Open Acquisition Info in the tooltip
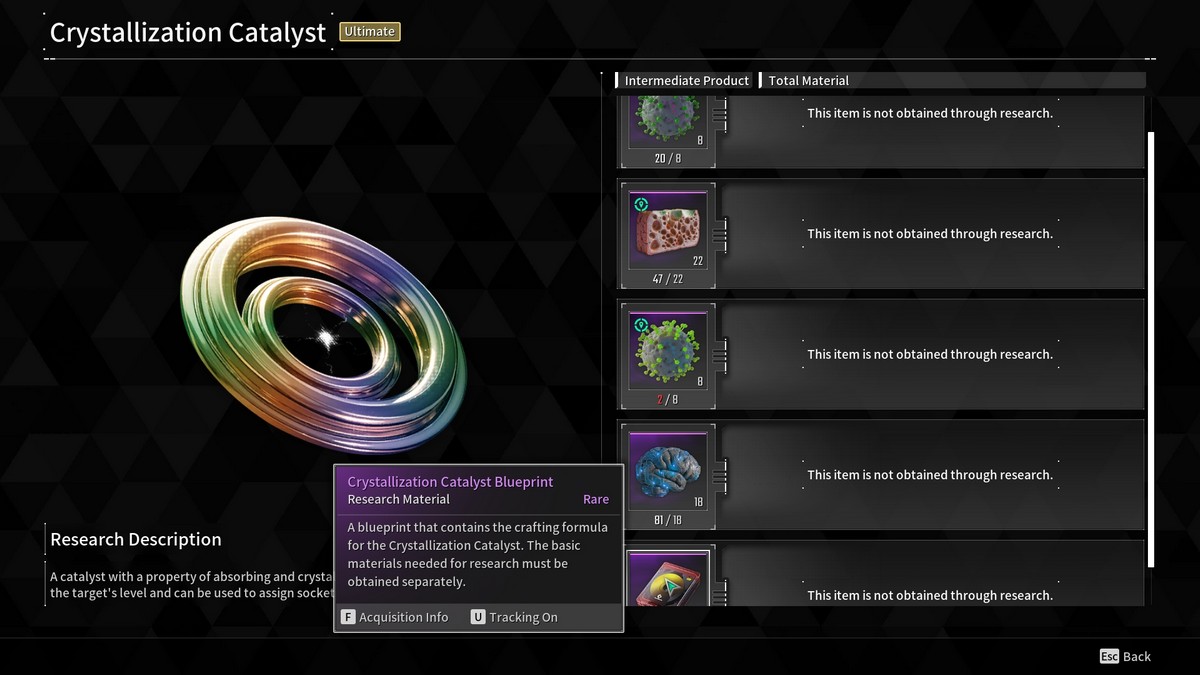 pyautogui.click(x=395, y=617)
